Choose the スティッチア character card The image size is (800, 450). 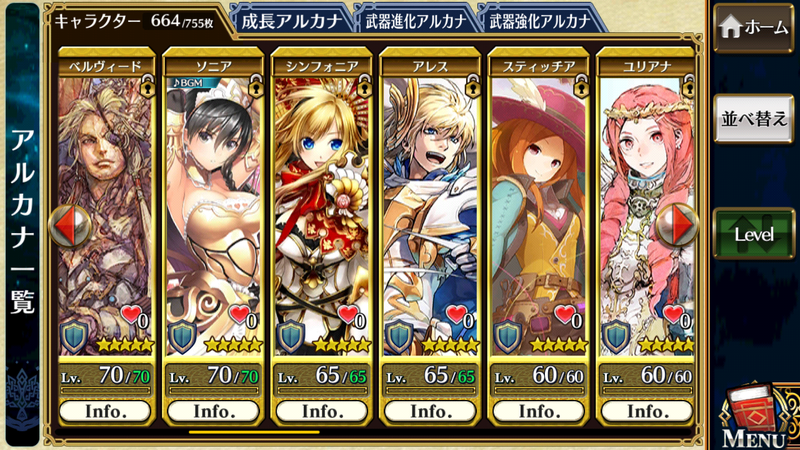(538, 210)
